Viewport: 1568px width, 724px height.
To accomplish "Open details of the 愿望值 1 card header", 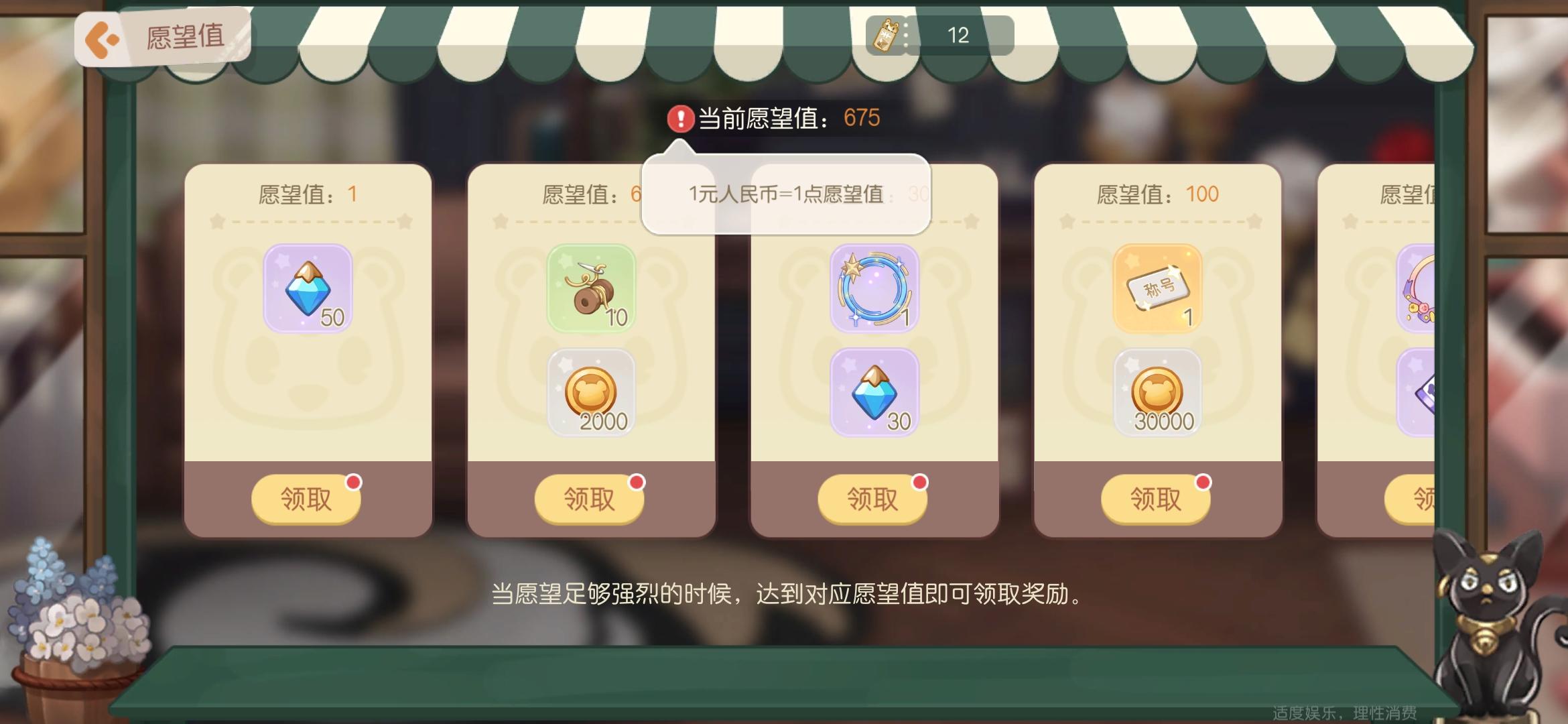I will pyautogui.click(x=308, y=194).
